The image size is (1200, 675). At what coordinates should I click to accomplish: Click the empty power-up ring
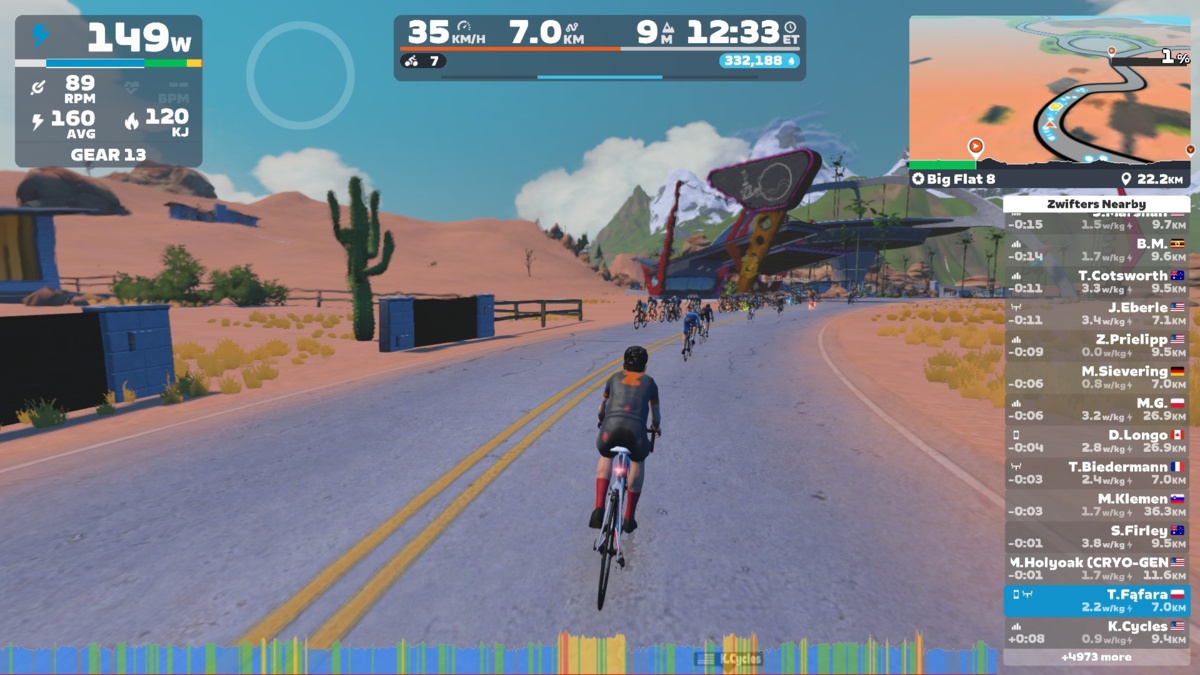(300, 75)
